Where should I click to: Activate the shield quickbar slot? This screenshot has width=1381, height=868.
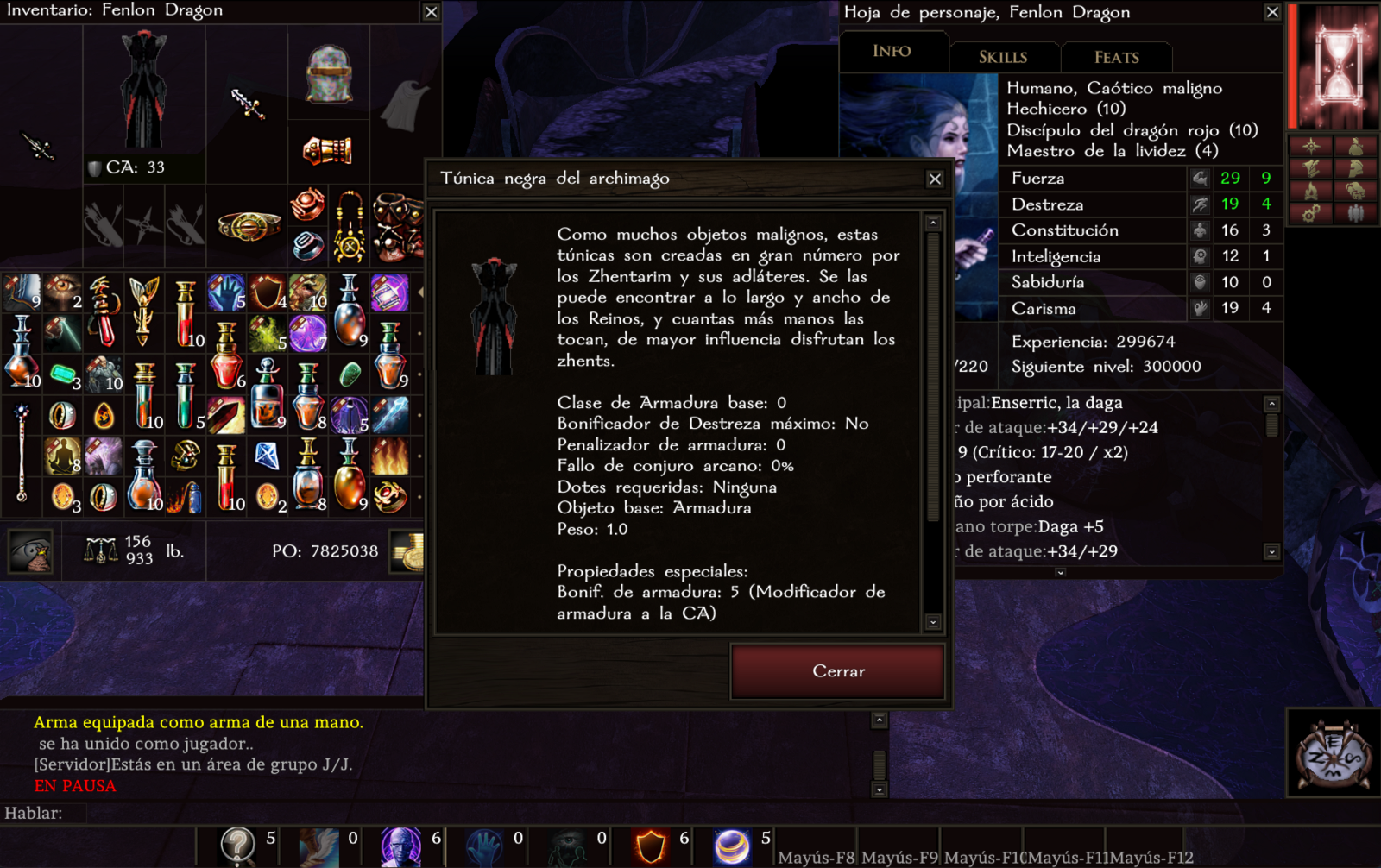651,846
